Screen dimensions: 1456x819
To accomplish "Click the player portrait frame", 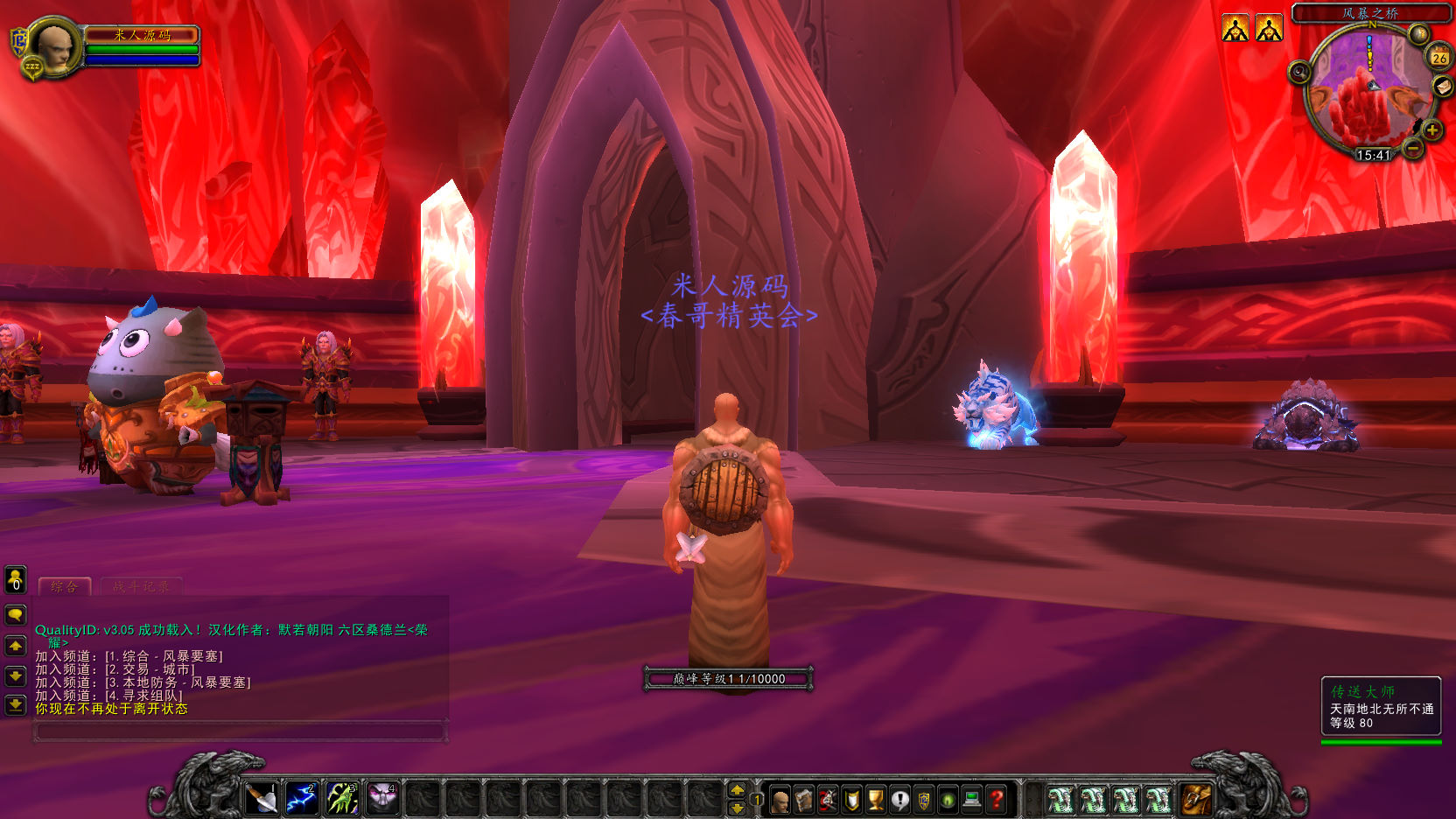I will click(x=55, y=46).
